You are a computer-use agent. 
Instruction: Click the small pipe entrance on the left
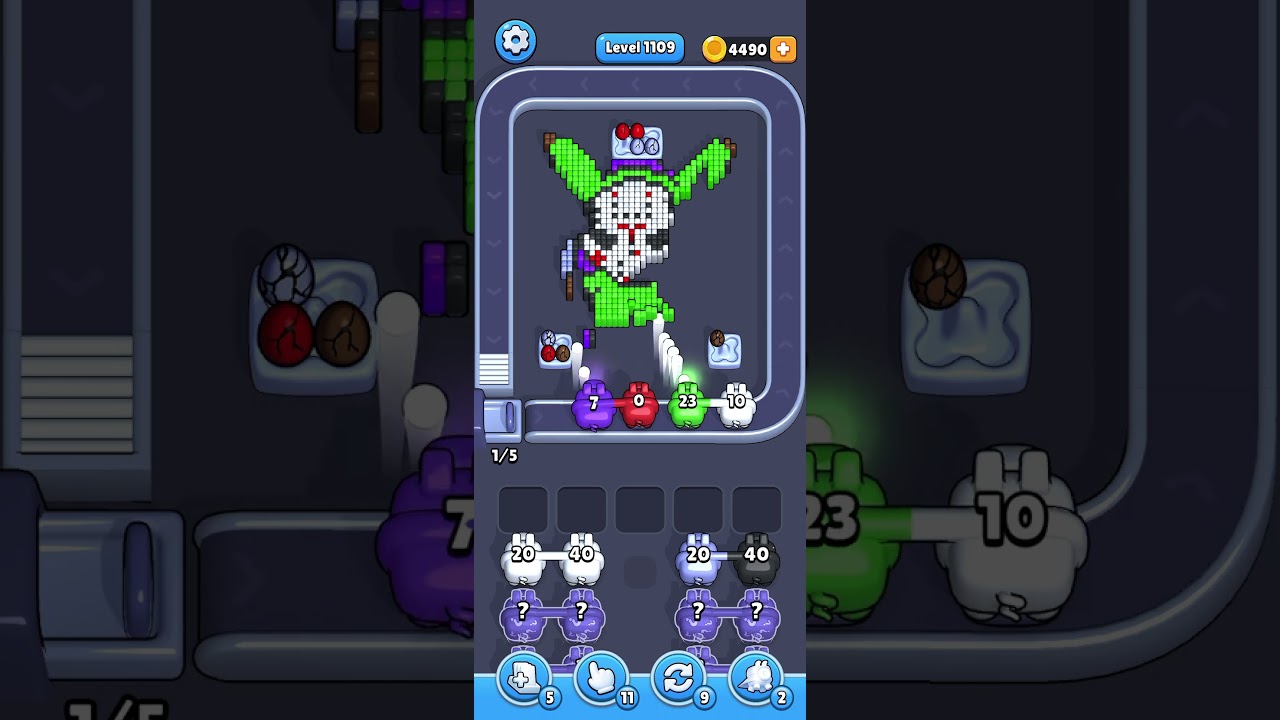pyautogui.click(x=502, y=420)
